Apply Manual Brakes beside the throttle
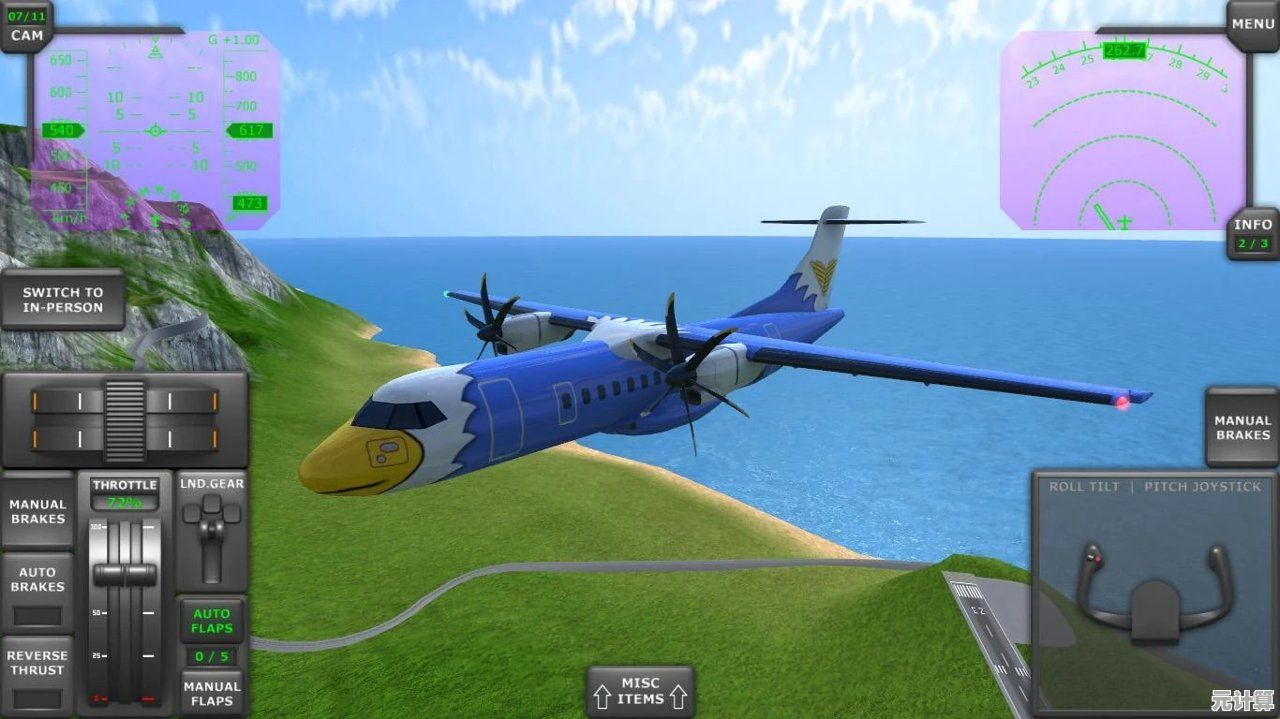Screen dimensions: 1280x719 click(x=37, y=511)
